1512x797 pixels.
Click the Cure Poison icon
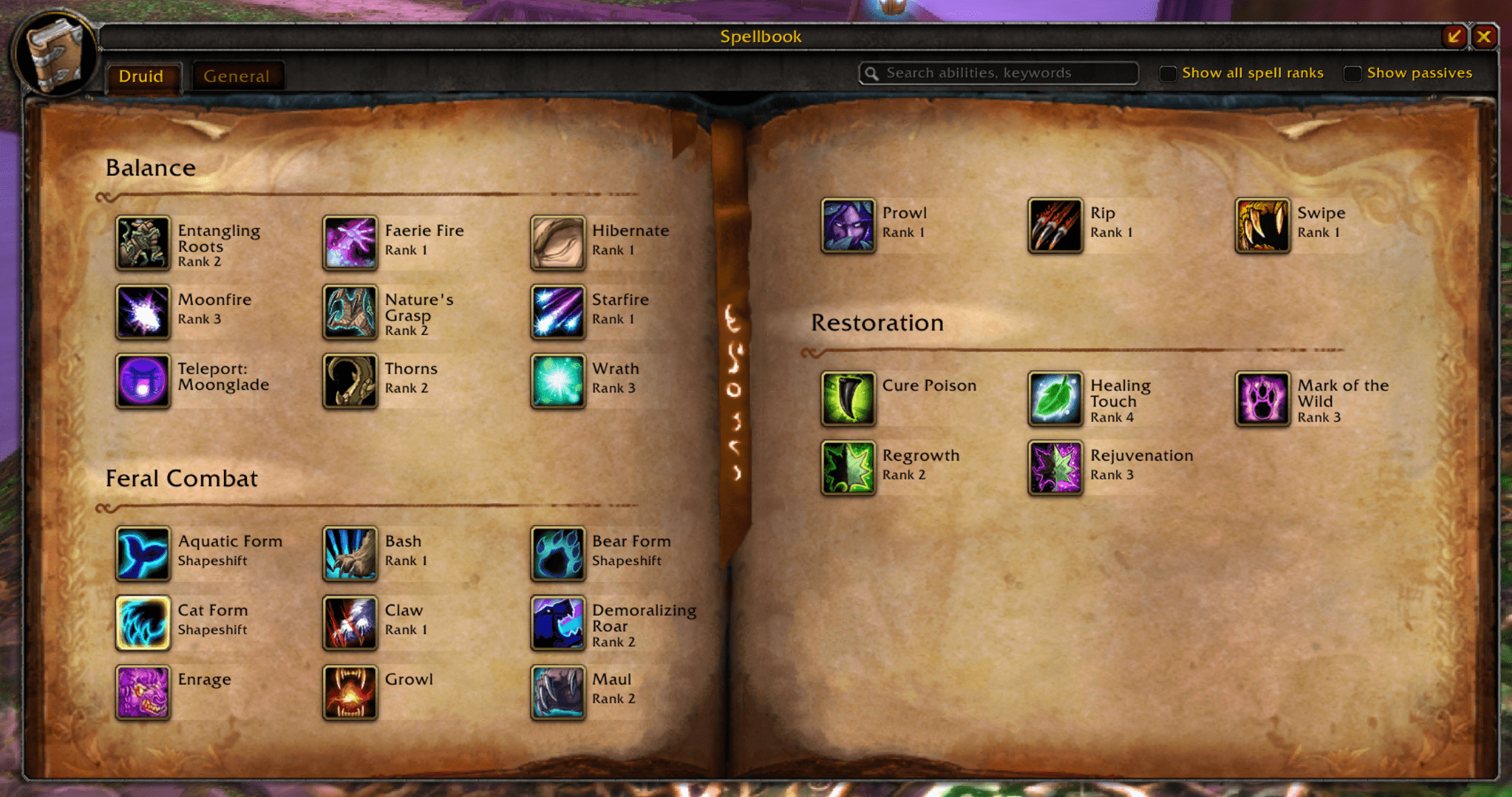tap(848, 398)
